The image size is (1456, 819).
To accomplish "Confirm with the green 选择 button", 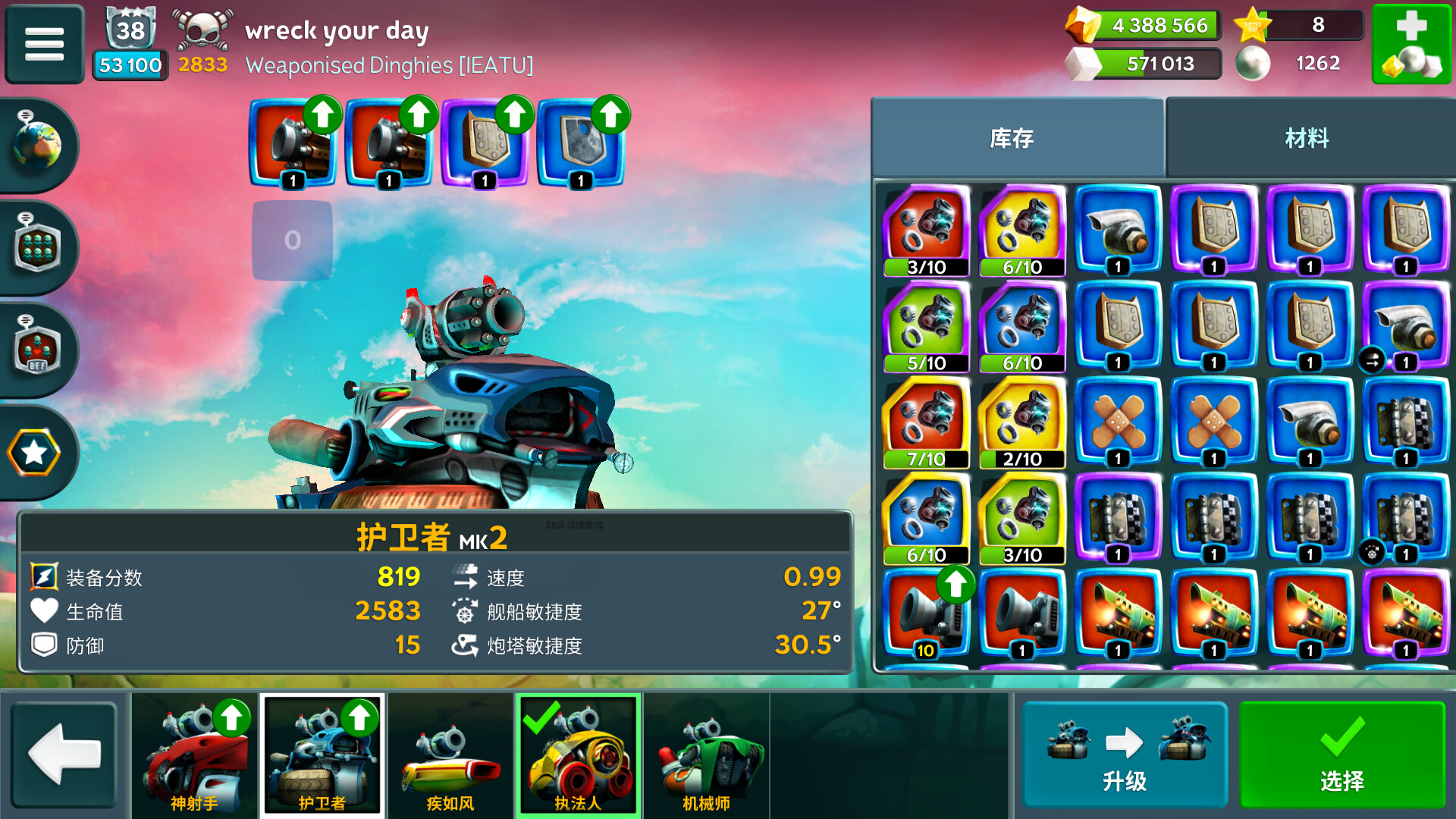I will 1341,755.
